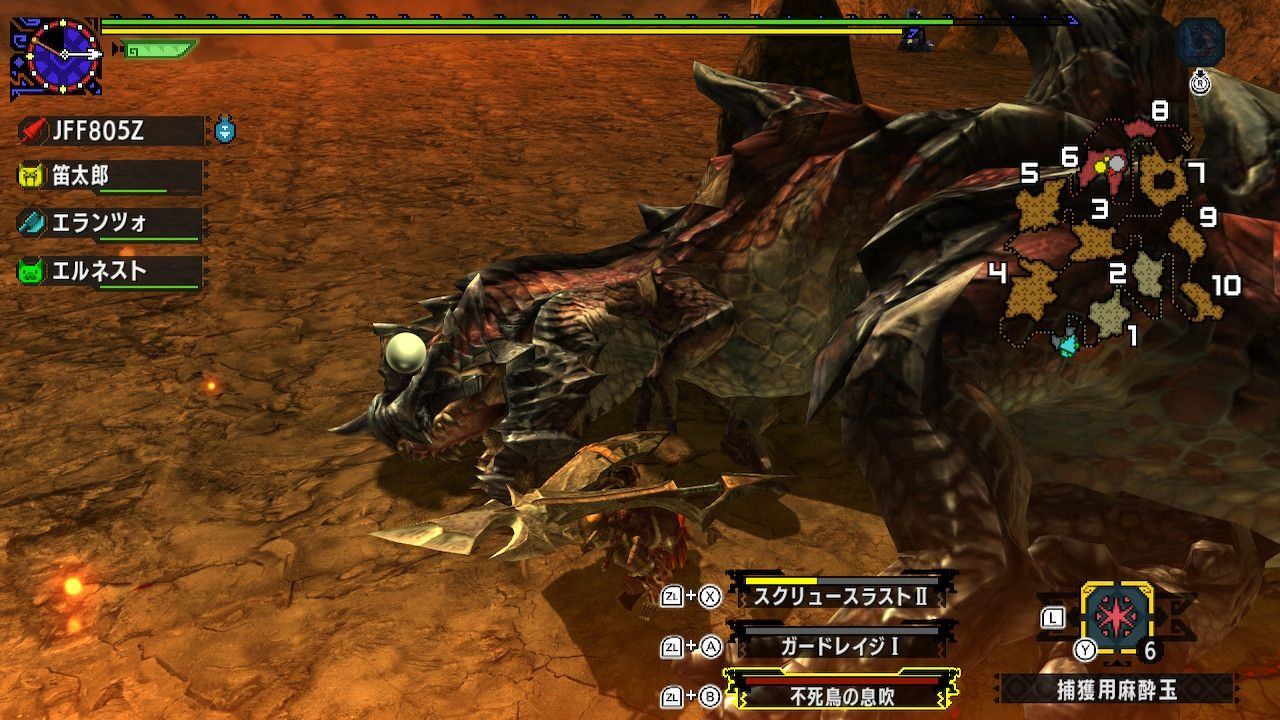
Task: Select area 4 on the minimap
Action: [1028, 288]
